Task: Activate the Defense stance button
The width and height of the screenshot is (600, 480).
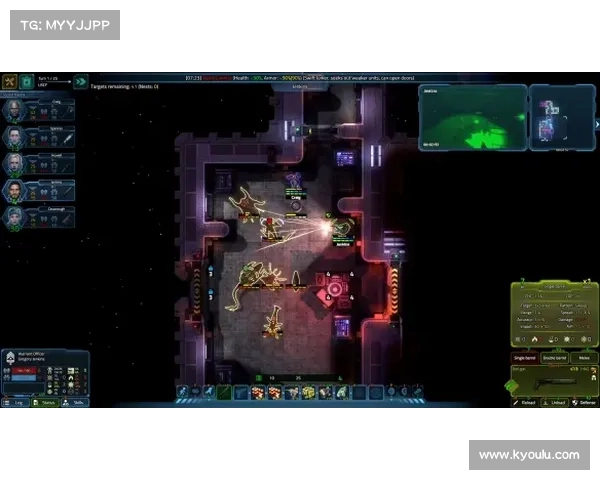Action: (584, 403)
